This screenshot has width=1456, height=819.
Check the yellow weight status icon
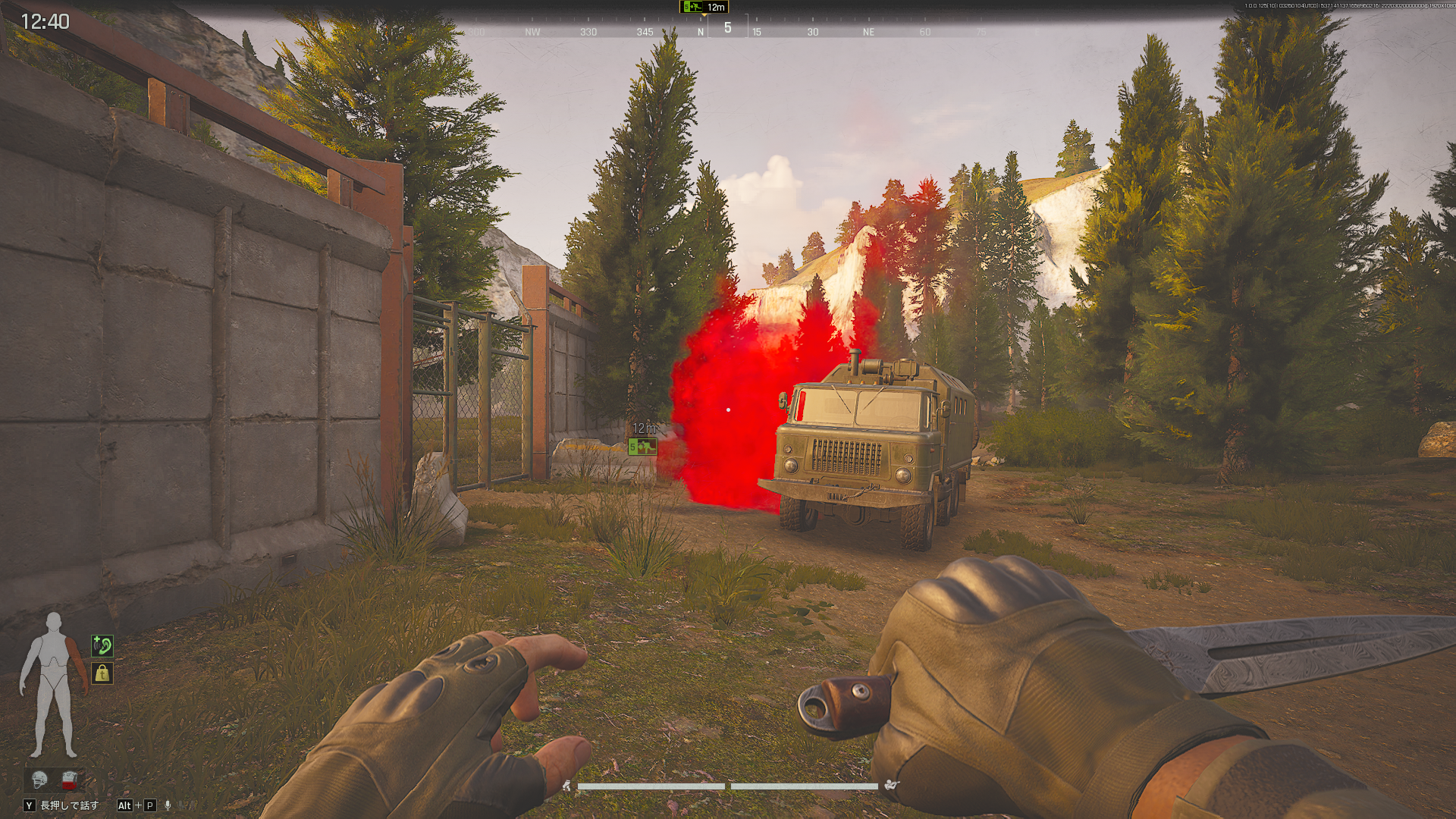(x=102, y=673)
